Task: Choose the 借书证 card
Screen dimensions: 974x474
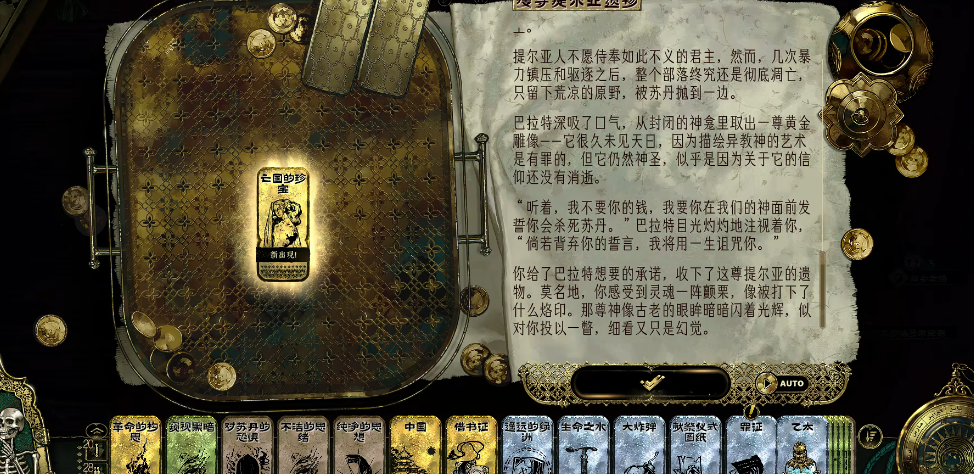Action: 471,446
